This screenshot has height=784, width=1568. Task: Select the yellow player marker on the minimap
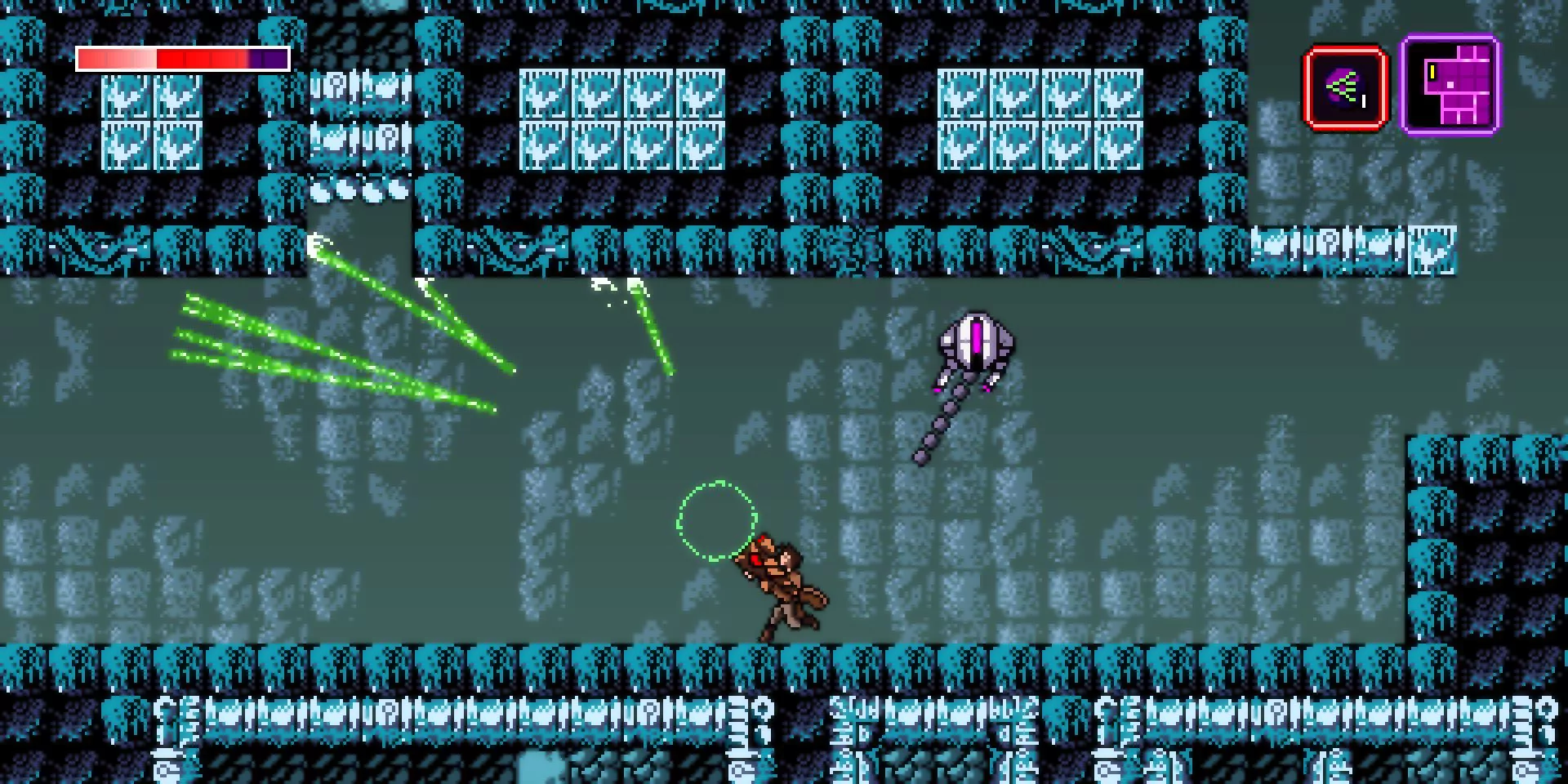tap(1432, 72)
